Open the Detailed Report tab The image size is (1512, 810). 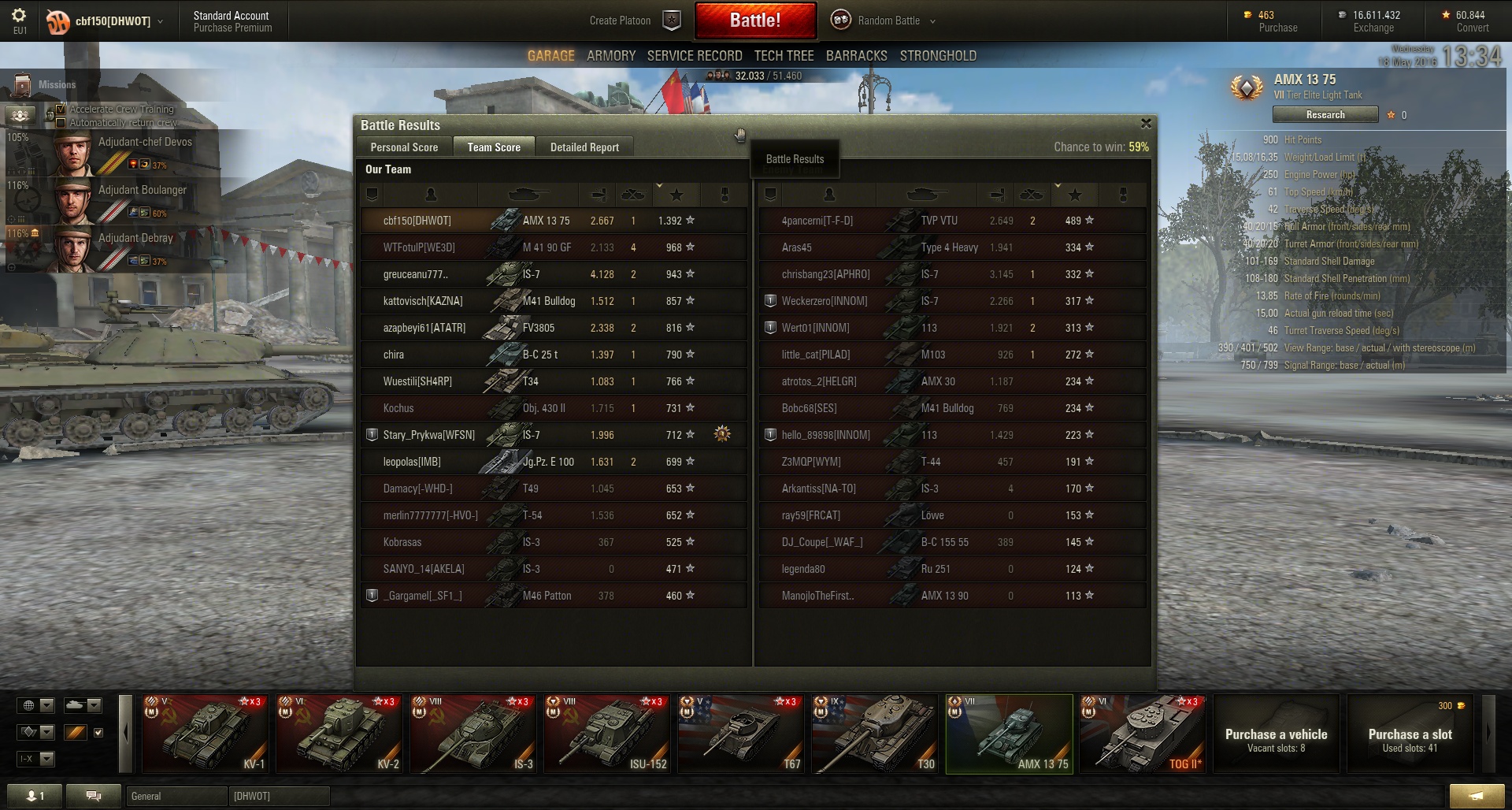click(584, 147)
